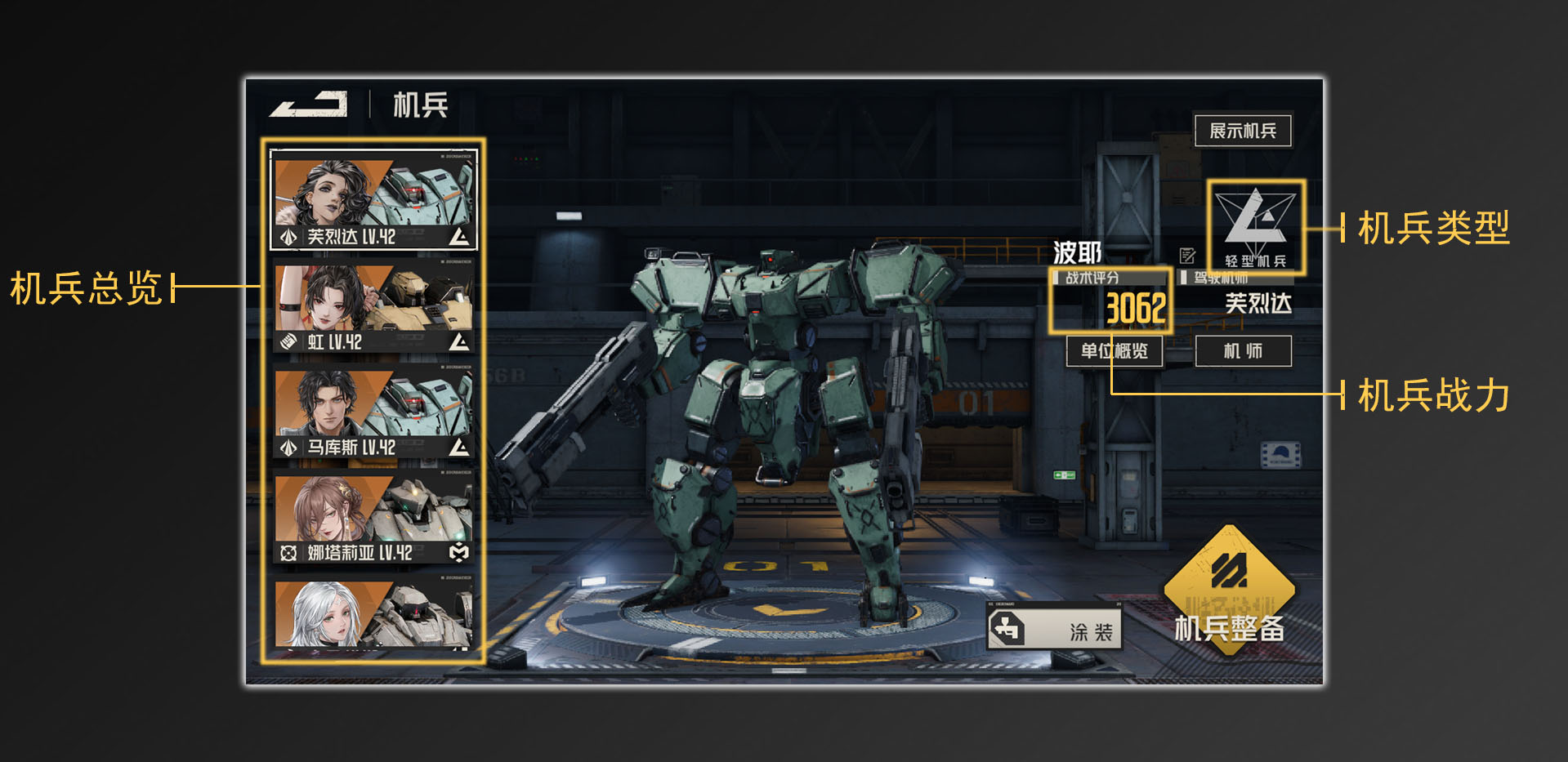Click the rename pencil icon next to 波耶
The height and width of the screenshot is (762, 1568).
click(1186, 255)
